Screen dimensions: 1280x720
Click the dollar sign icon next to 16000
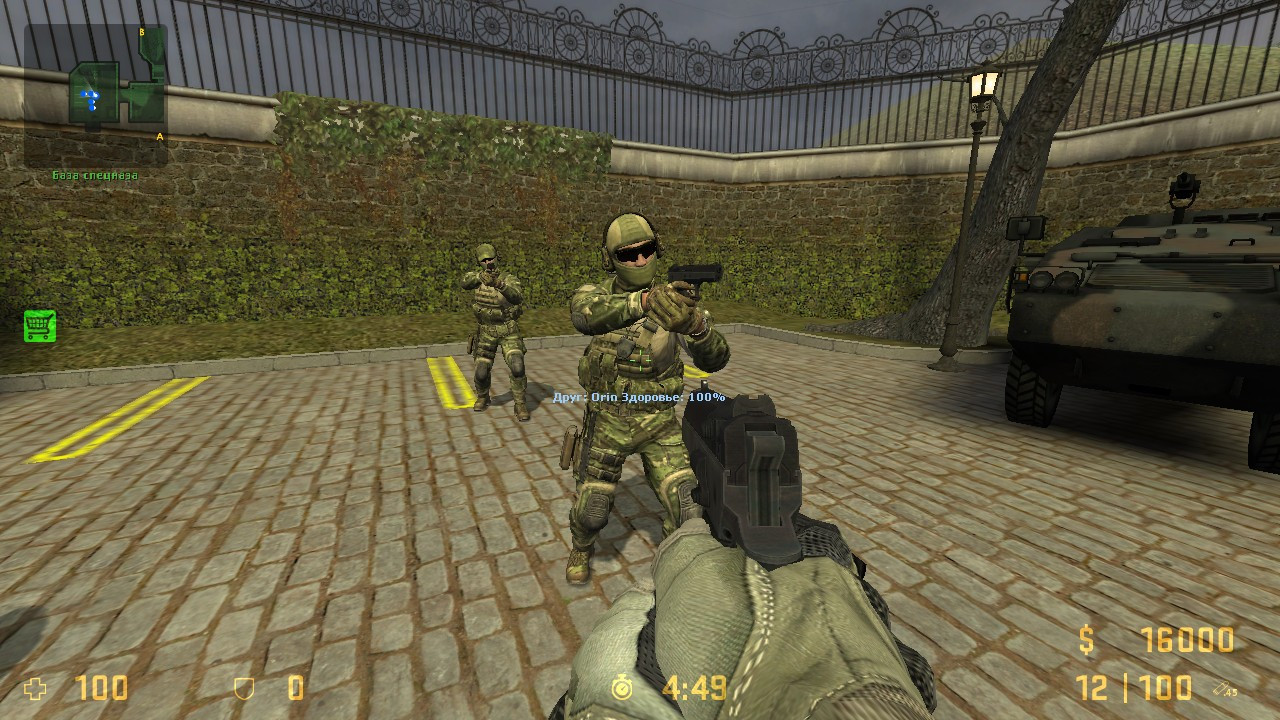(x=1089, y=639)
